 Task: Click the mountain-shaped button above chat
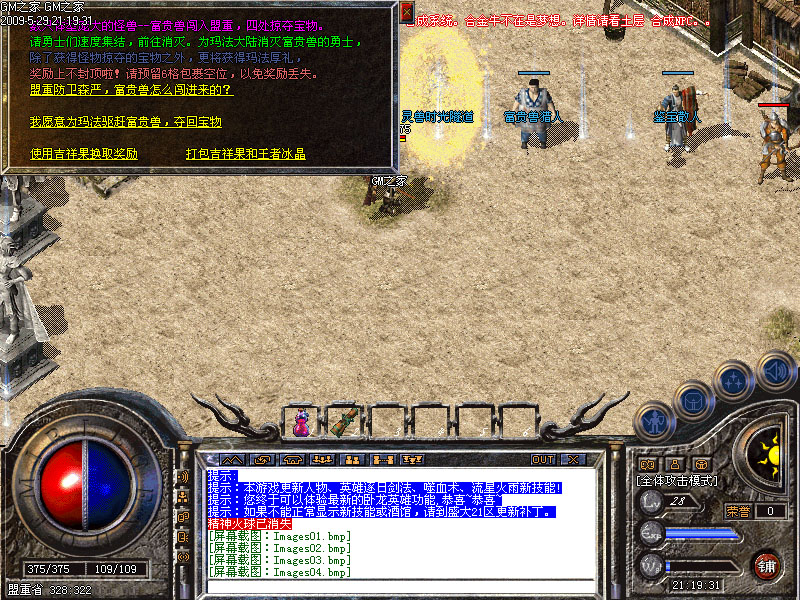pyautogui.click(x=230, y=460)
